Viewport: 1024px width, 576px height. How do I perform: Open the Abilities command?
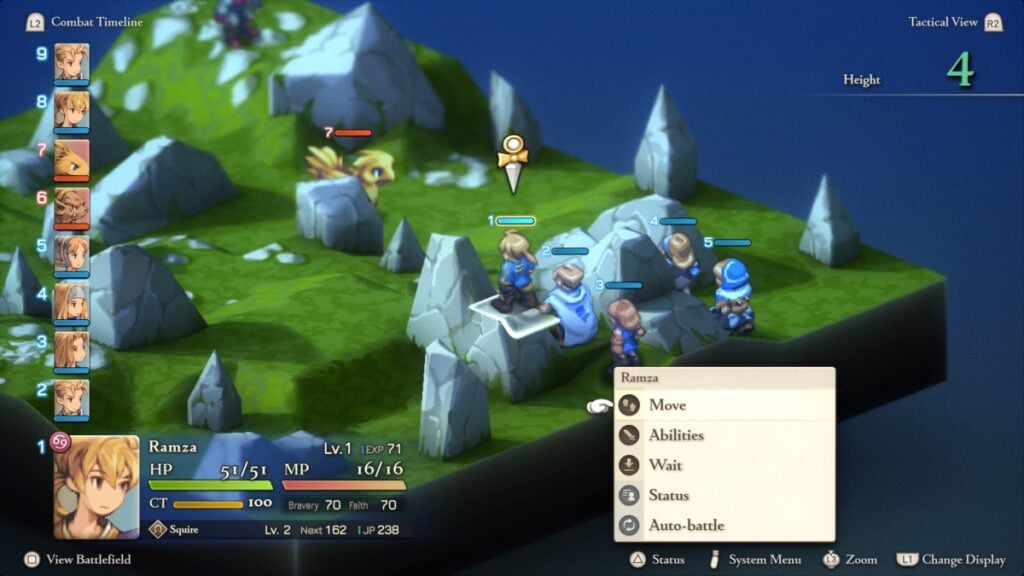point(676,435)
